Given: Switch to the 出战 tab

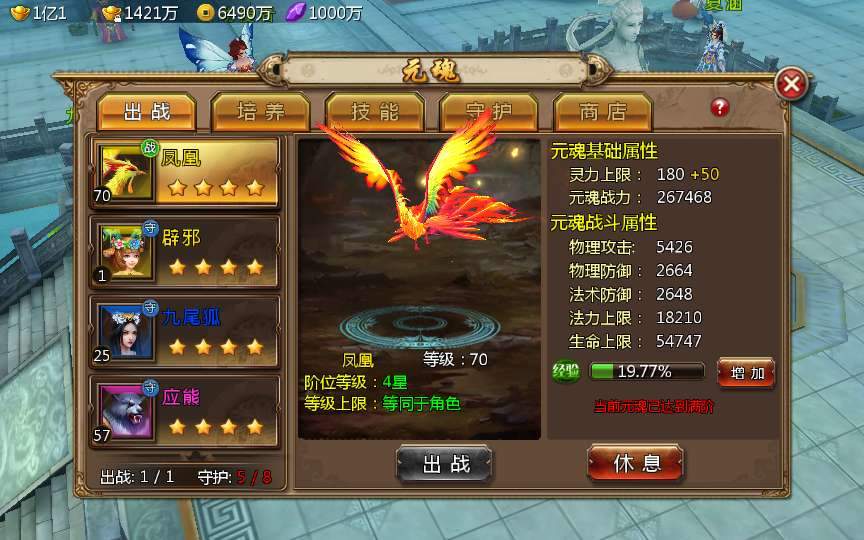Looking at the screenshot, I should [x=147, y=111].
